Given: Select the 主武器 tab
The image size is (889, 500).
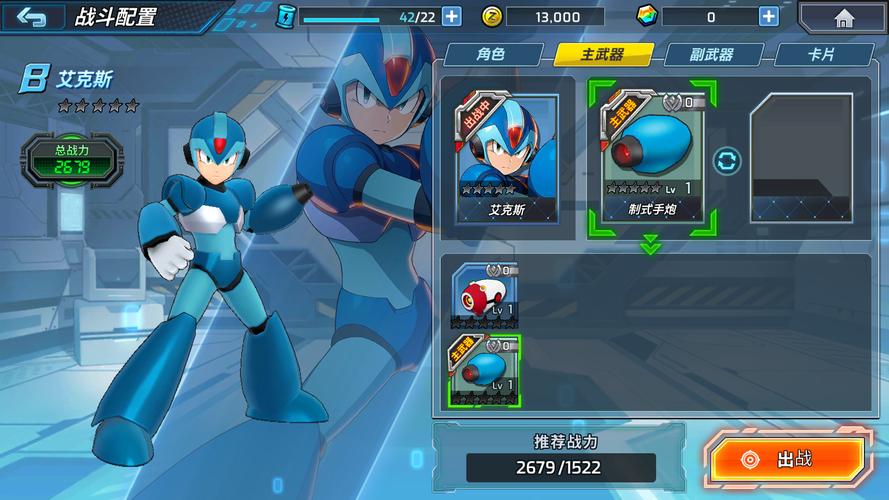Looking at the screenshot, I should click(603, 55).
